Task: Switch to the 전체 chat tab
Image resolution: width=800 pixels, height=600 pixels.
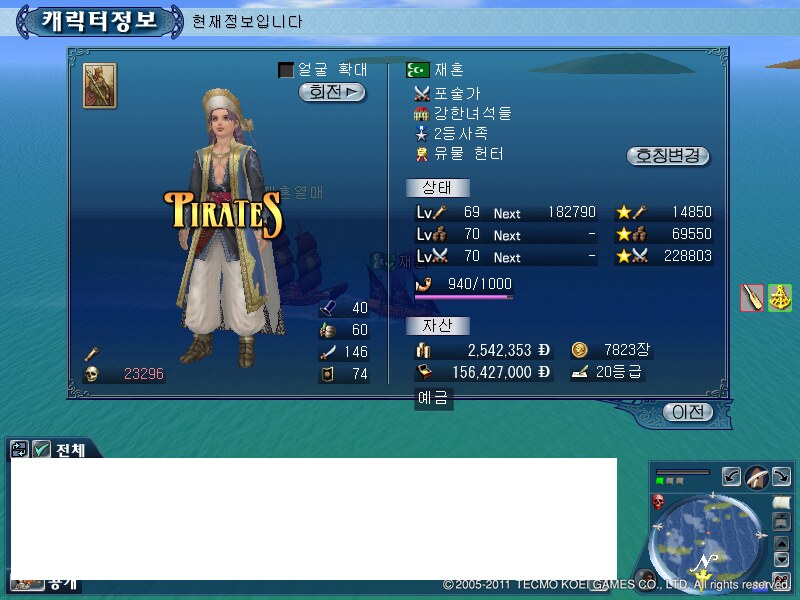Action: 70,450
